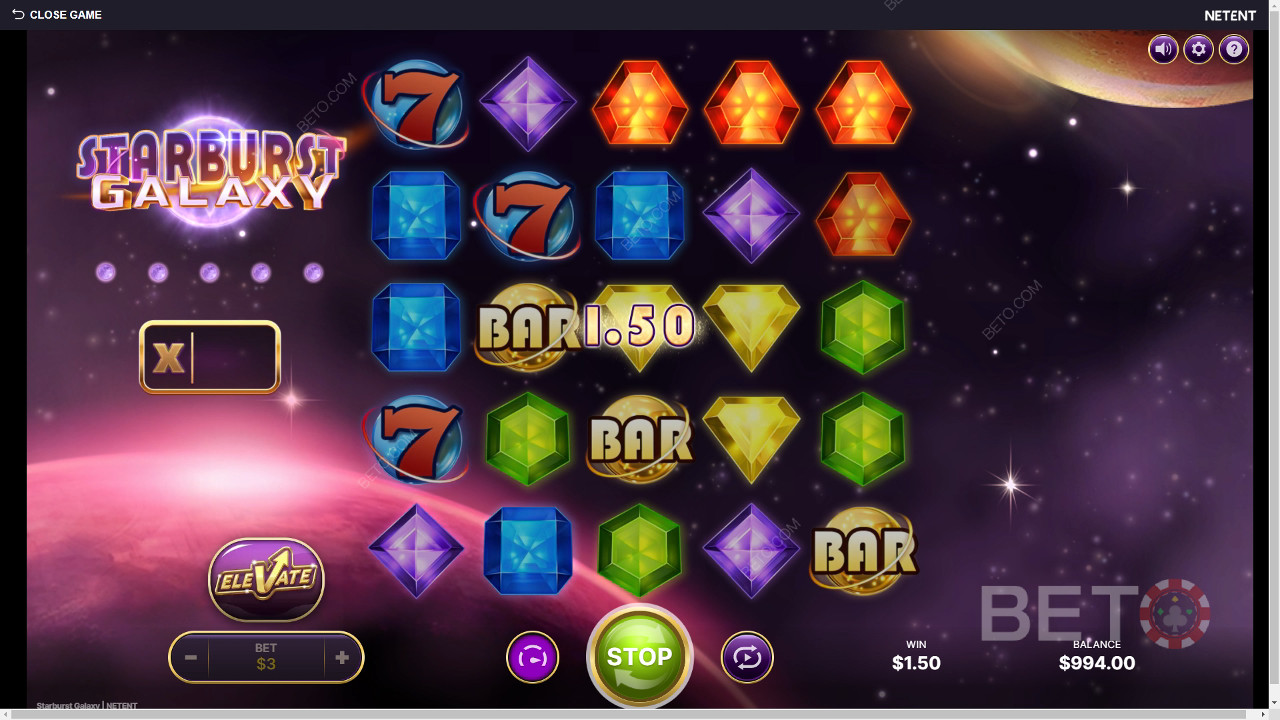
Task: Hit the green STOP spin button
Action: [640, 656]
